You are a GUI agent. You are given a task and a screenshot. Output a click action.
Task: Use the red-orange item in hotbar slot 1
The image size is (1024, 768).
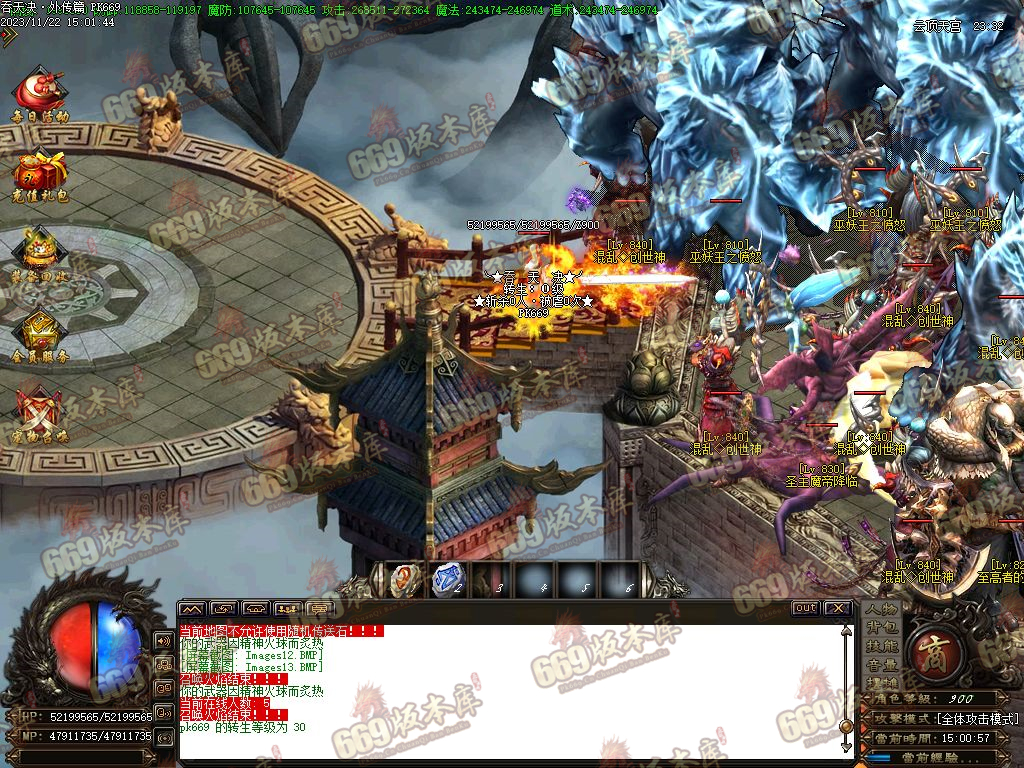point(404,579)
